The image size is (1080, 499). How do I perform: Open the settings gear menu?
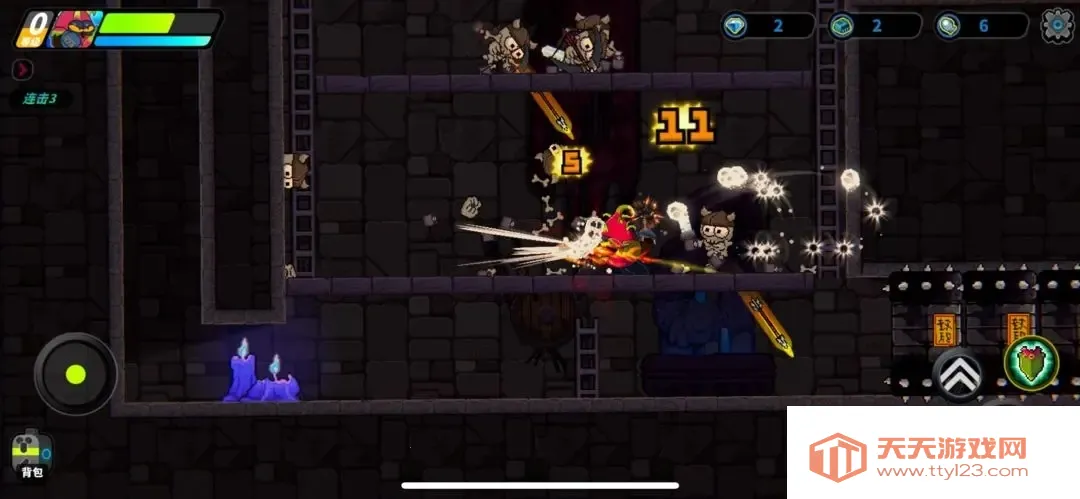tap(1058, 25)
